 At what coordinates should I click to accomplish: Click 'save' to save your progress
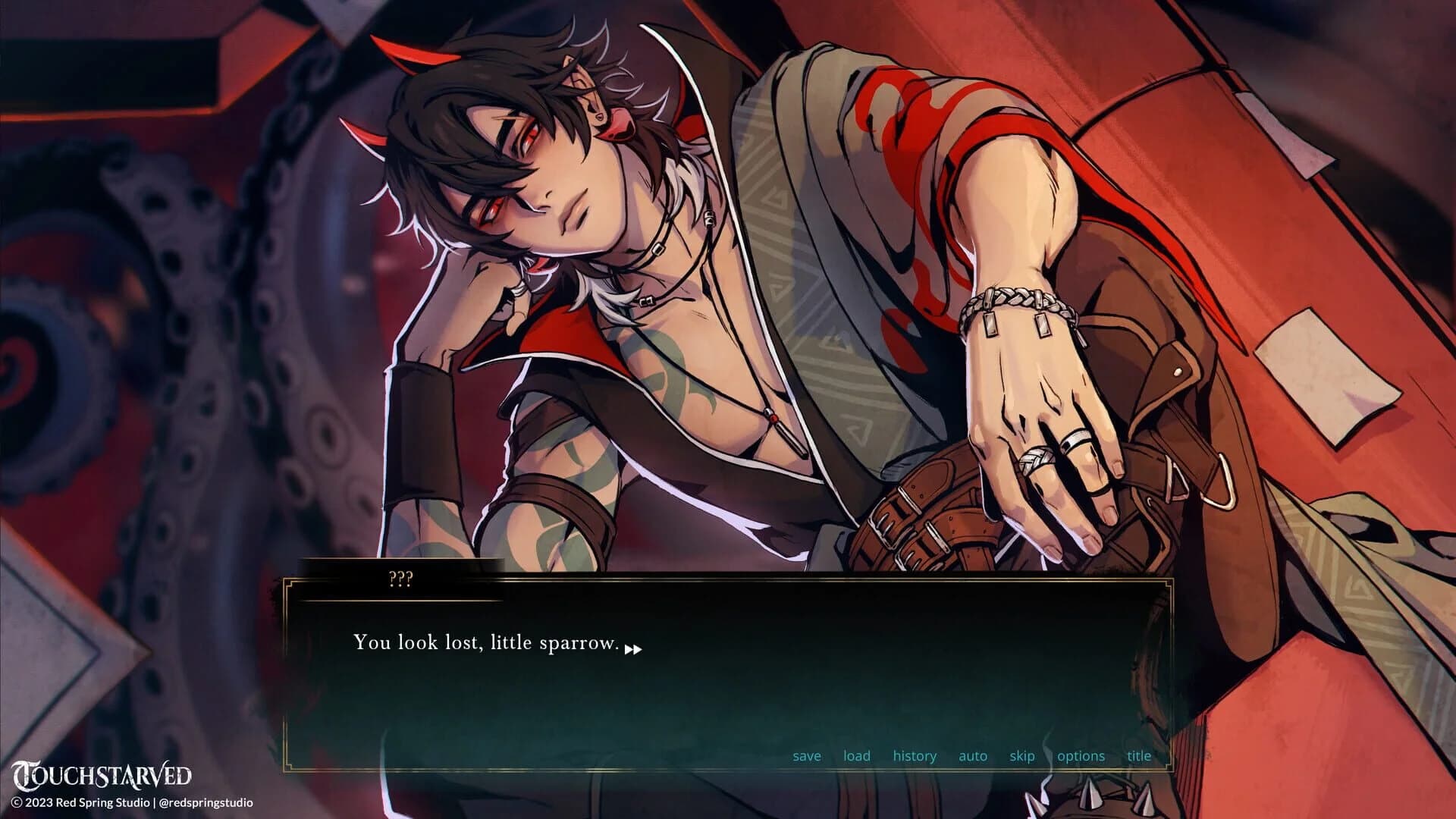tap(807, 756)
